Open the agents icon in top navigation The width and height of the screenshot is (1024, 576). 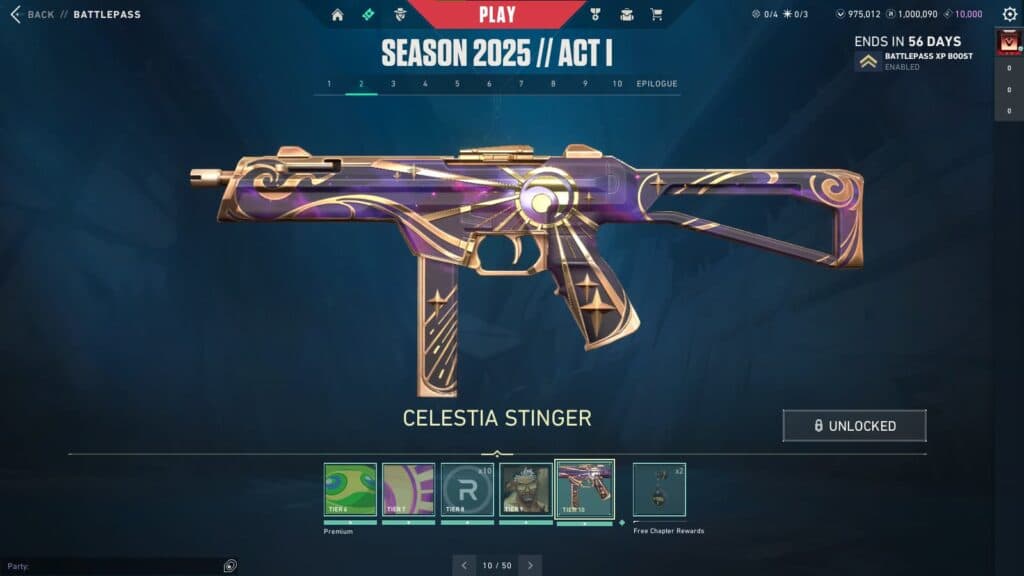(400, 15)
